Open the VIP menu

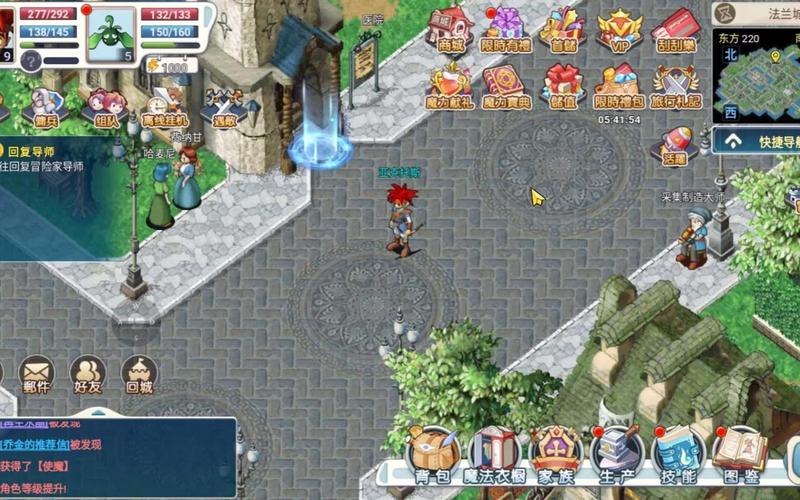click(619, 28)
